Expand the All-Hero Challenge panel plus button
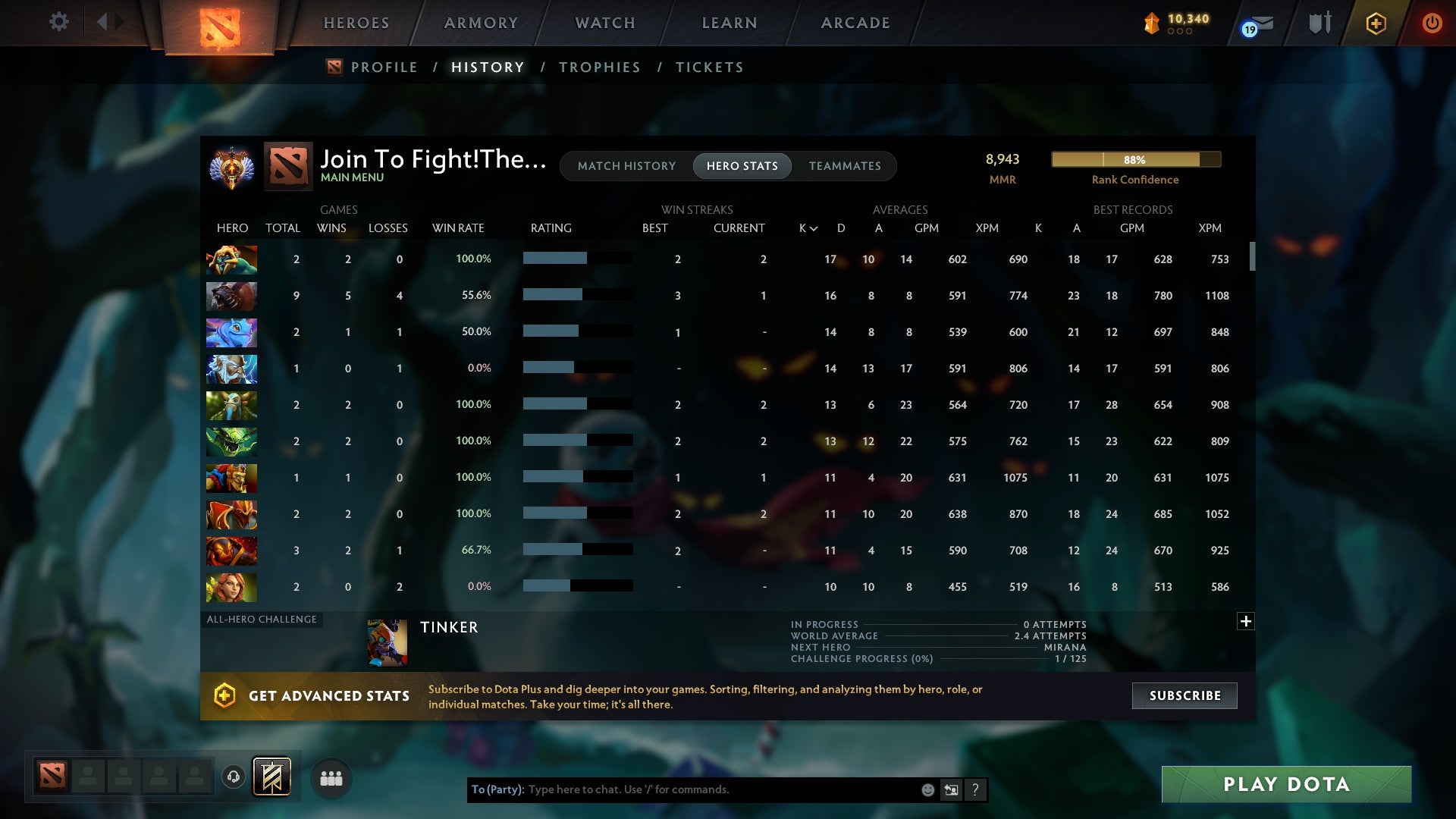 click(1246, 621)
